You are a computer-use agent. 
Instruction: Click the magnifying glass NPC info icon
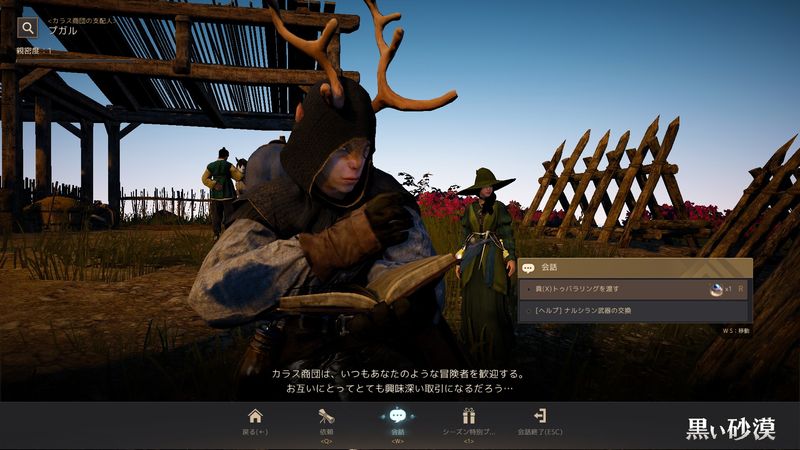[28, 28]
